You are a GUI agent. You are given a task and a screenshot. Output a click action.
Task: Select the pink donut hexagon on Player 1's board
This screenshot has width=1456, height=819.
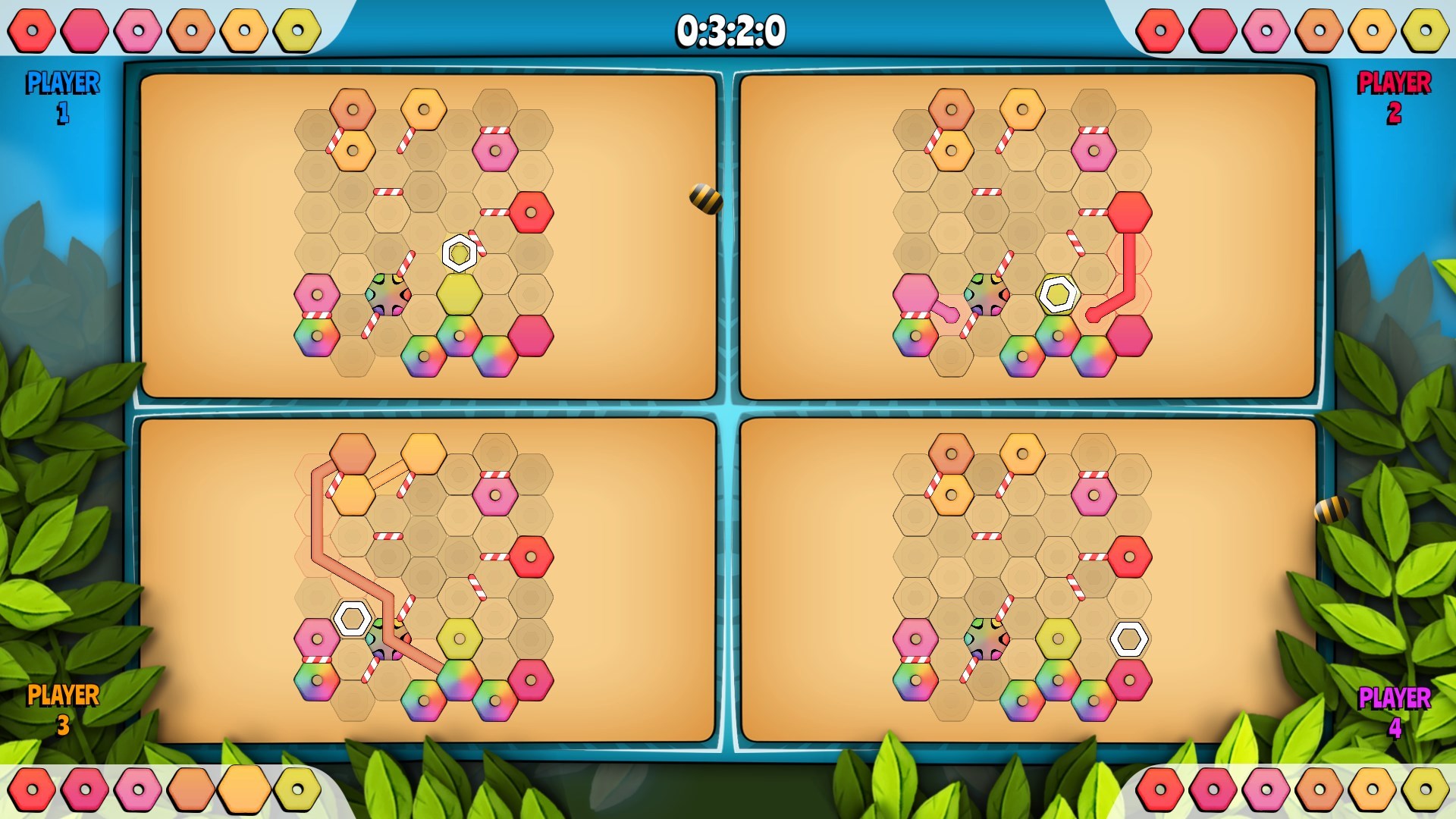point(494,153)
